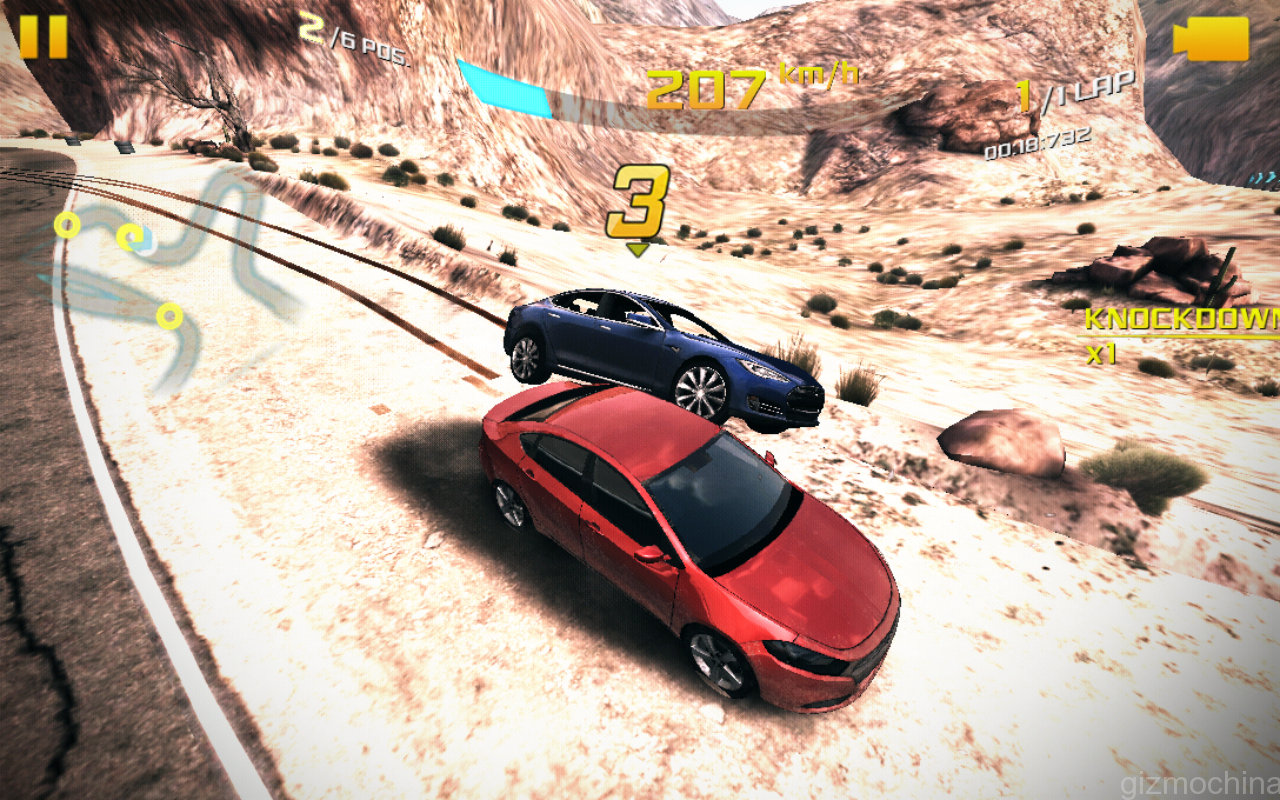Screen dimensions: 1280x800
Task: Pause the race with the pause button
Action: [x=43, y=37]
